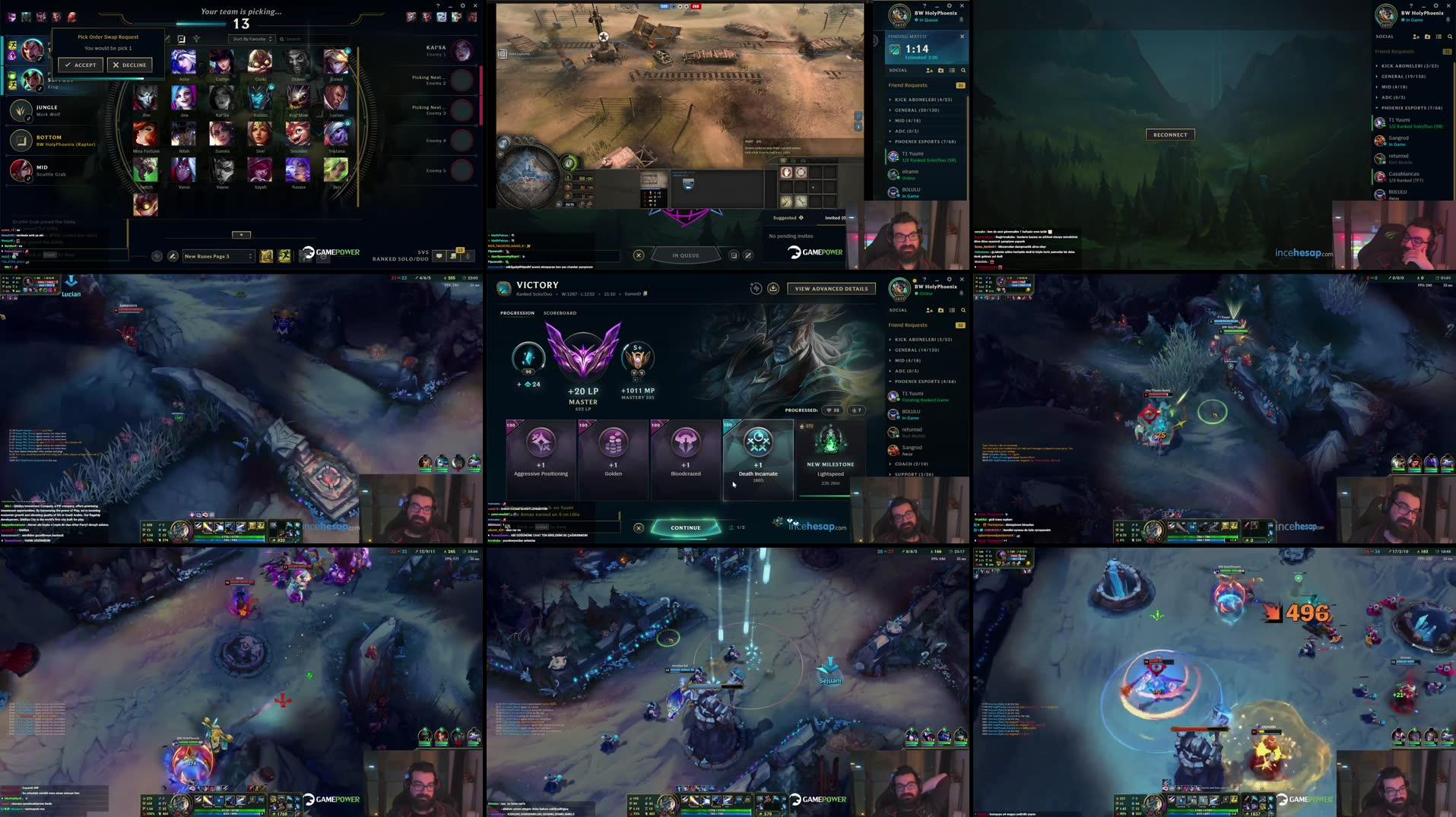Toggle the skins view icon above the champion grid
Screen dimensions: 1456x817
182,39
